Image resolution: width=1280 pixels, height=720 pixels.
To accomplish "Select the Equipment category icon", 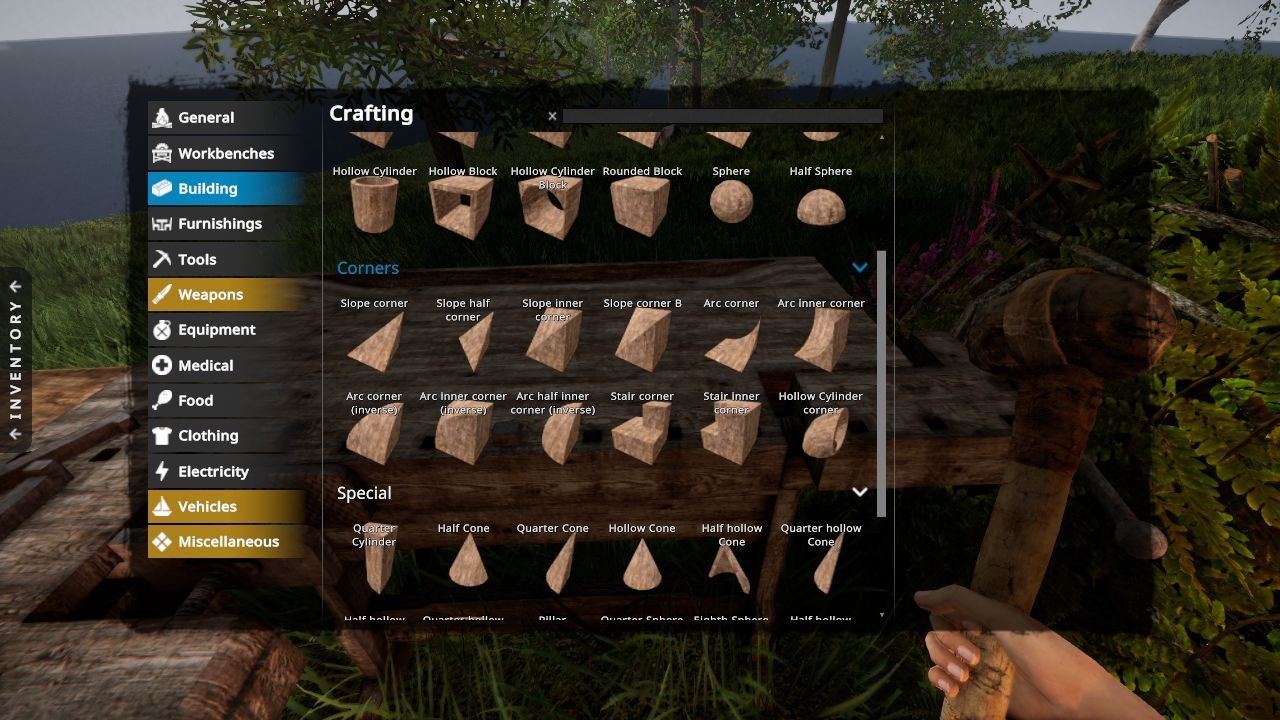I will pyautogui.click(x=162, y=329).
